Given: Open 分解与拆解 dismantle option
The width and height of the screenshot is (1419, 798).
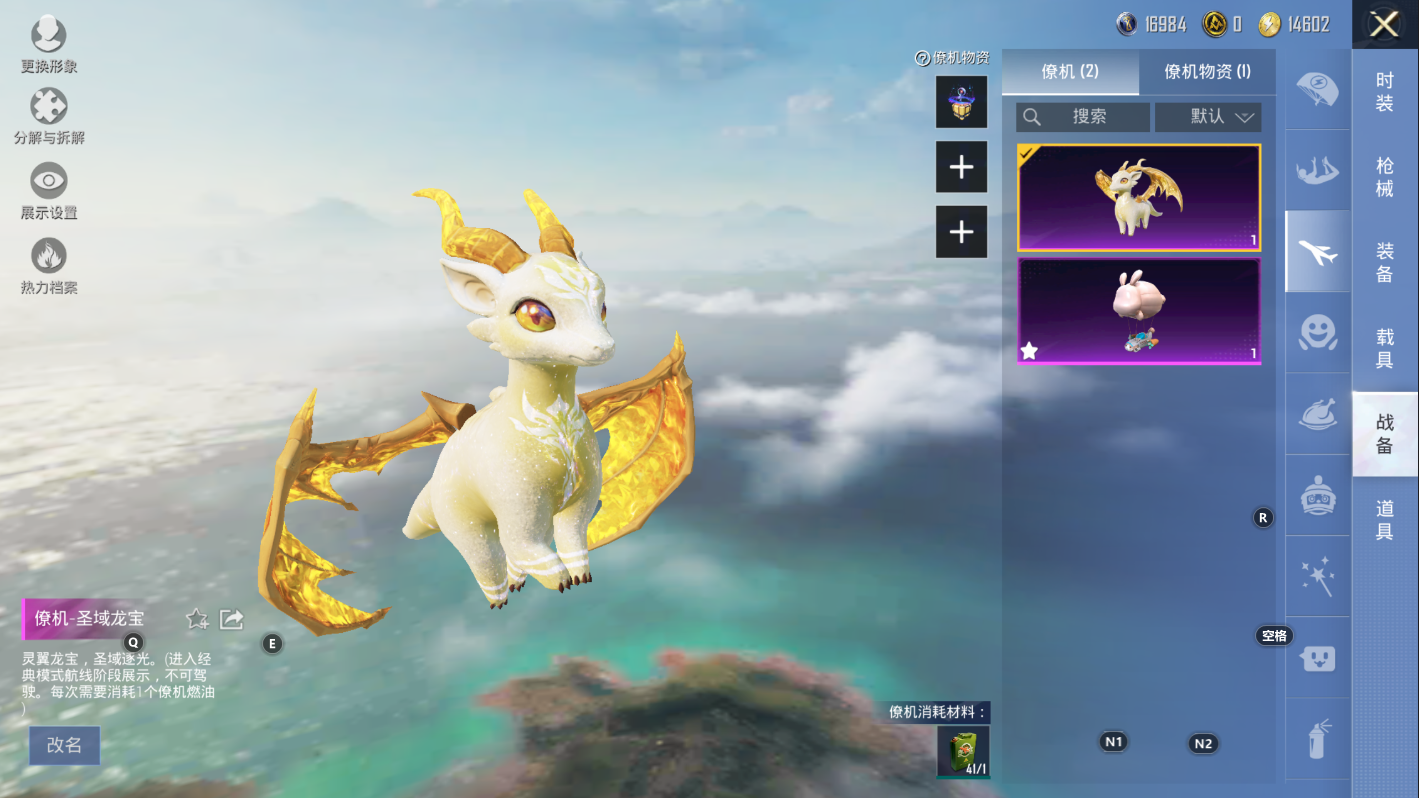Looking at the screenshot, I should pos(48,117).
